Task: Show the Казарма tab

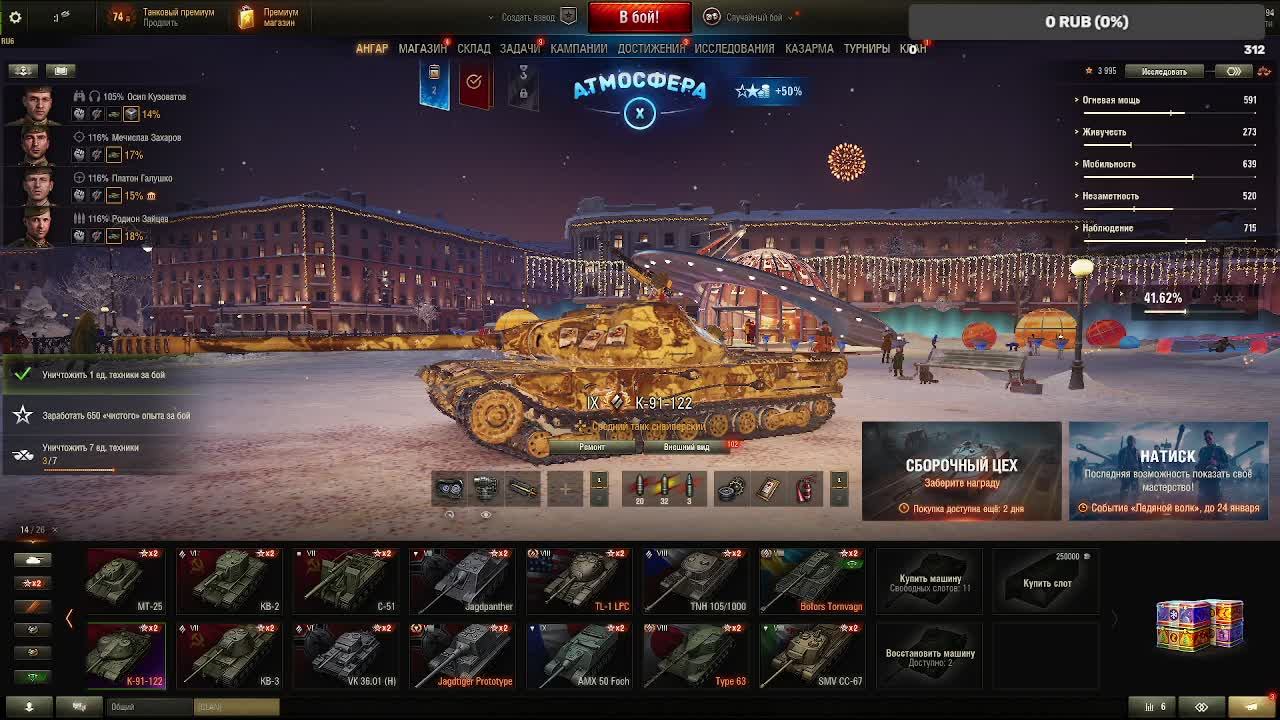Action: pos(809,48)
